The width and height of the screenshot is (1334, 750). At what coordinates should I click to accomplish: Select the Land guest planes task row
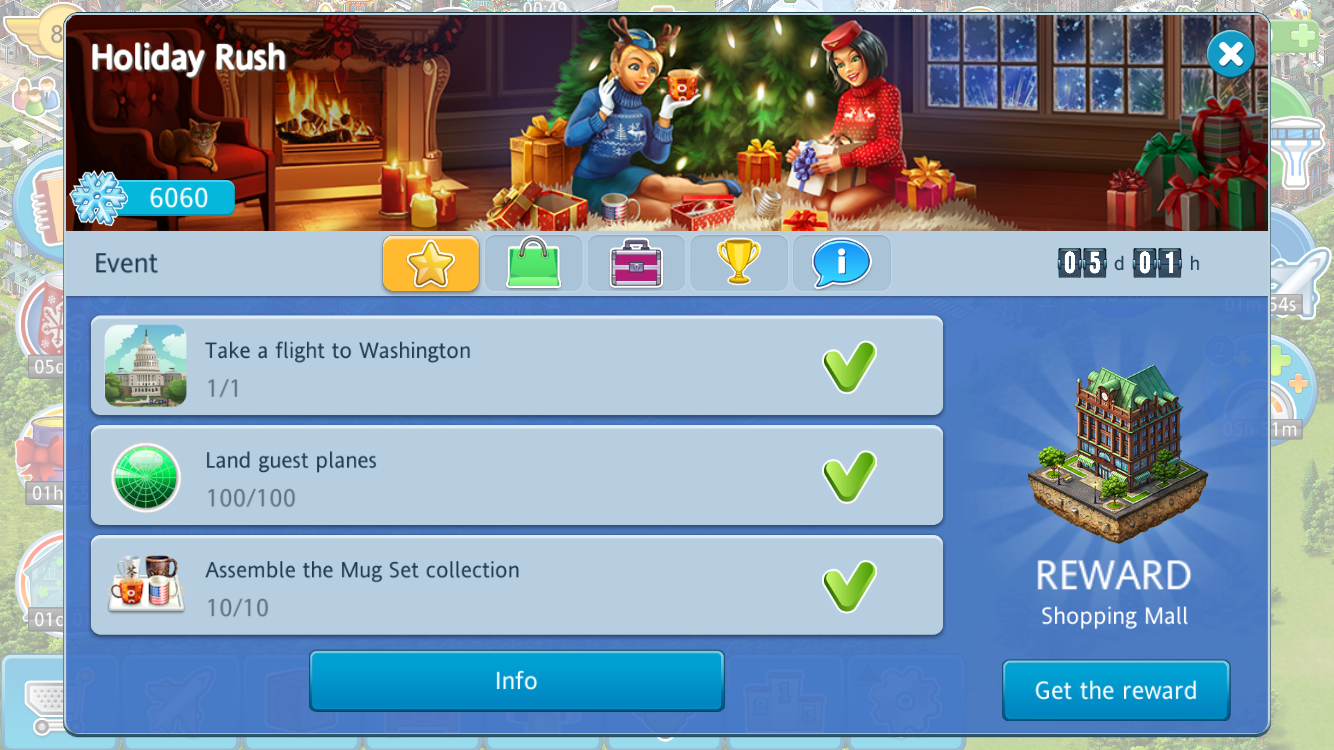click(x=516, y=476)
